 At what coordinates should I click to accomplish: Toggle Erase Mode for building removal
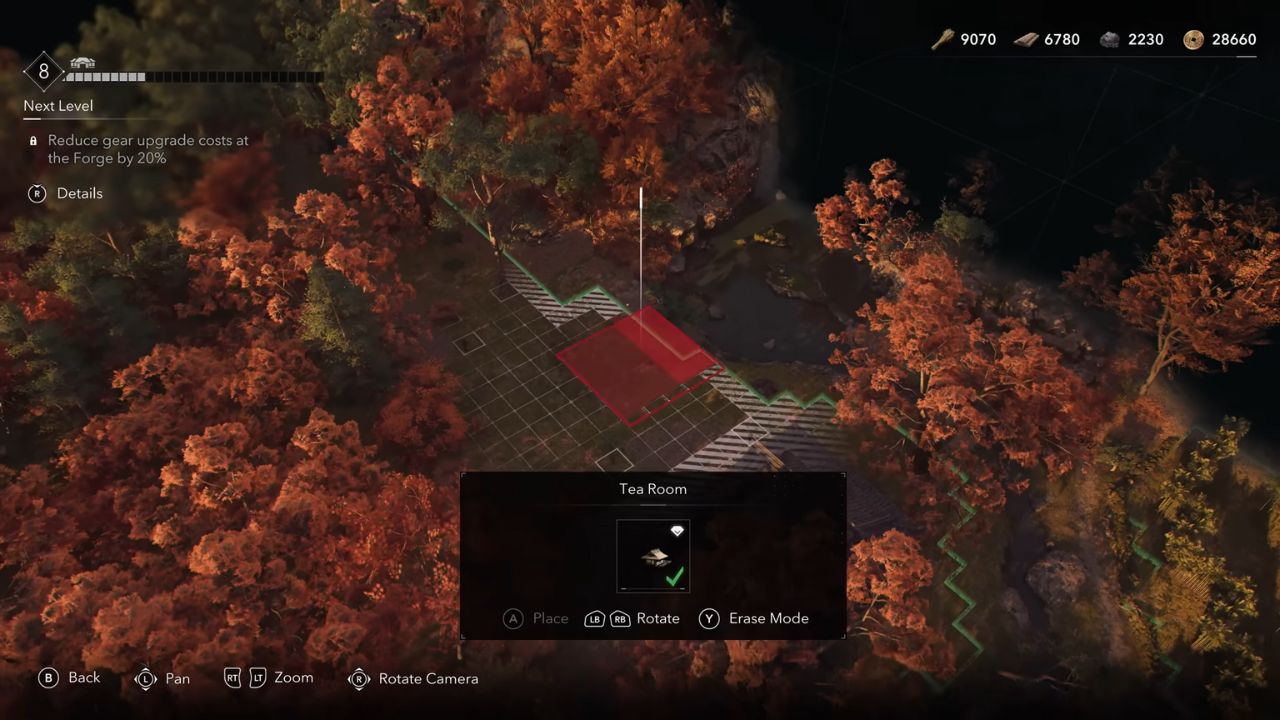pyautogui.click(x=770, y=618)
